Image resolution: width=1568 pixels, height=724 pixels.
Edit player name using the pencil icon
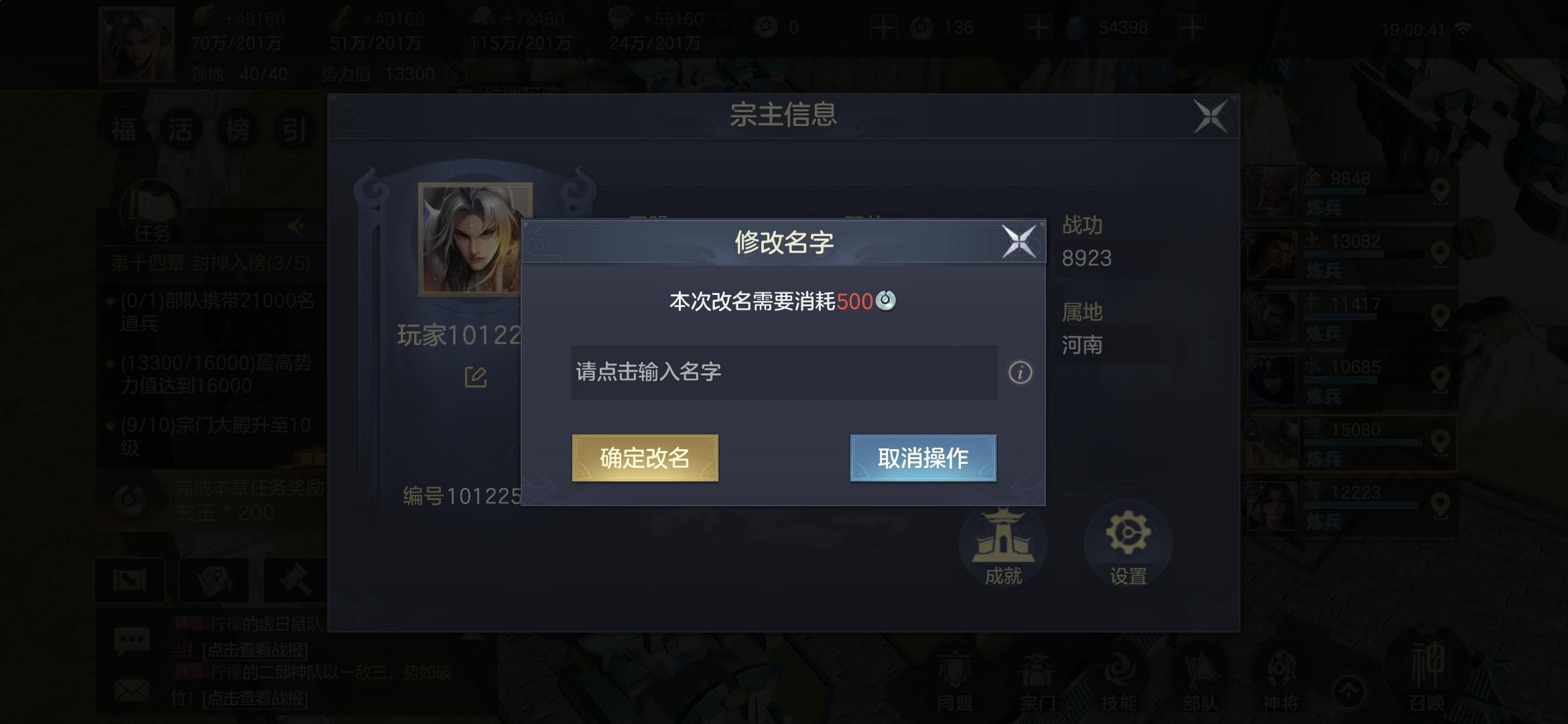(x=475, y=376)
